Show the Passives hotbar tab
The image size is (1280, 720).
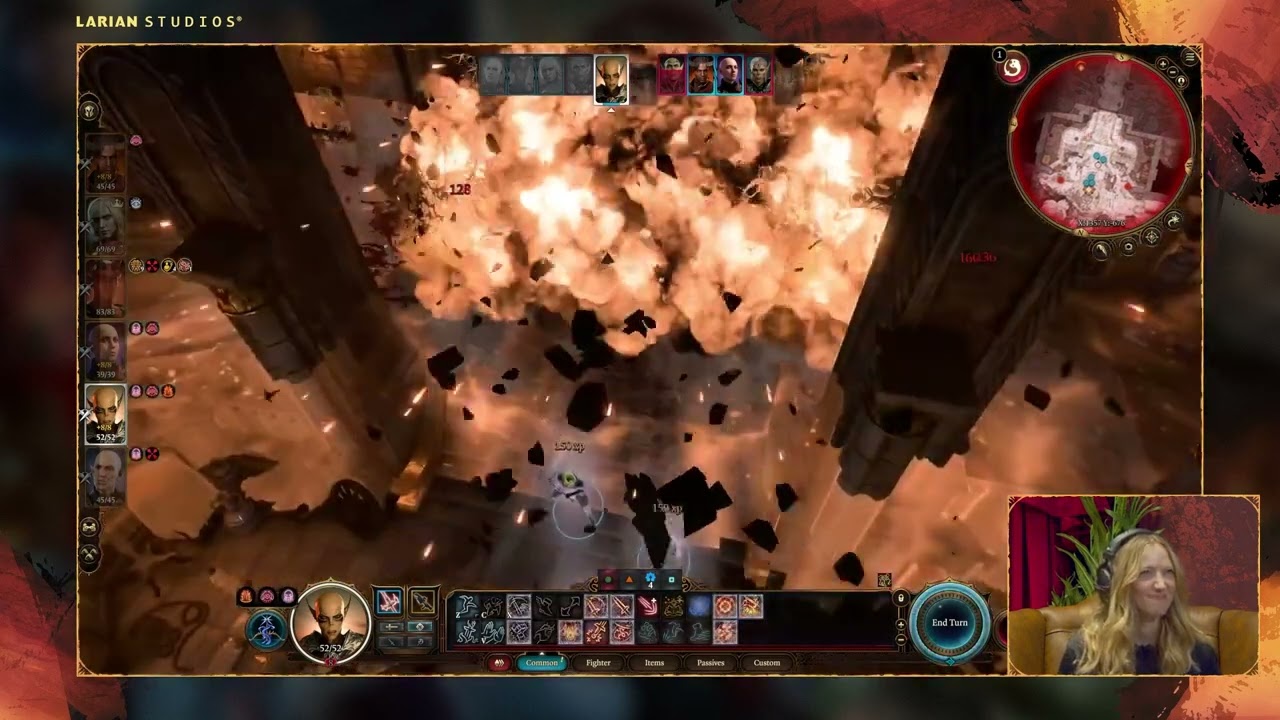pos(710,662)
